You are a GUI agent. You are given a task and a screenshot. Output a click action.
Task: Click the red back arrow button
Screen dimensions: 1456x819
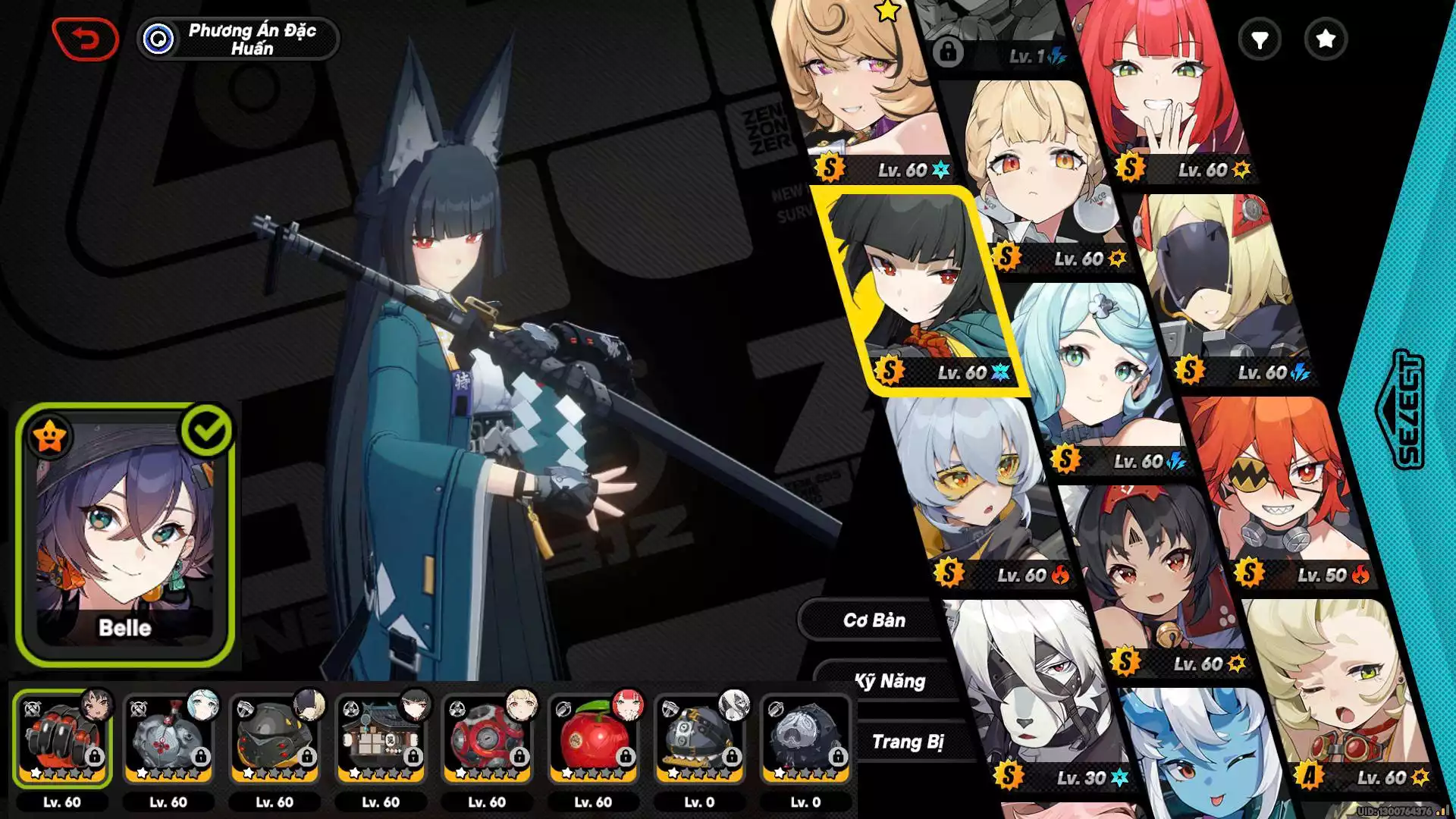click(85, 39)
